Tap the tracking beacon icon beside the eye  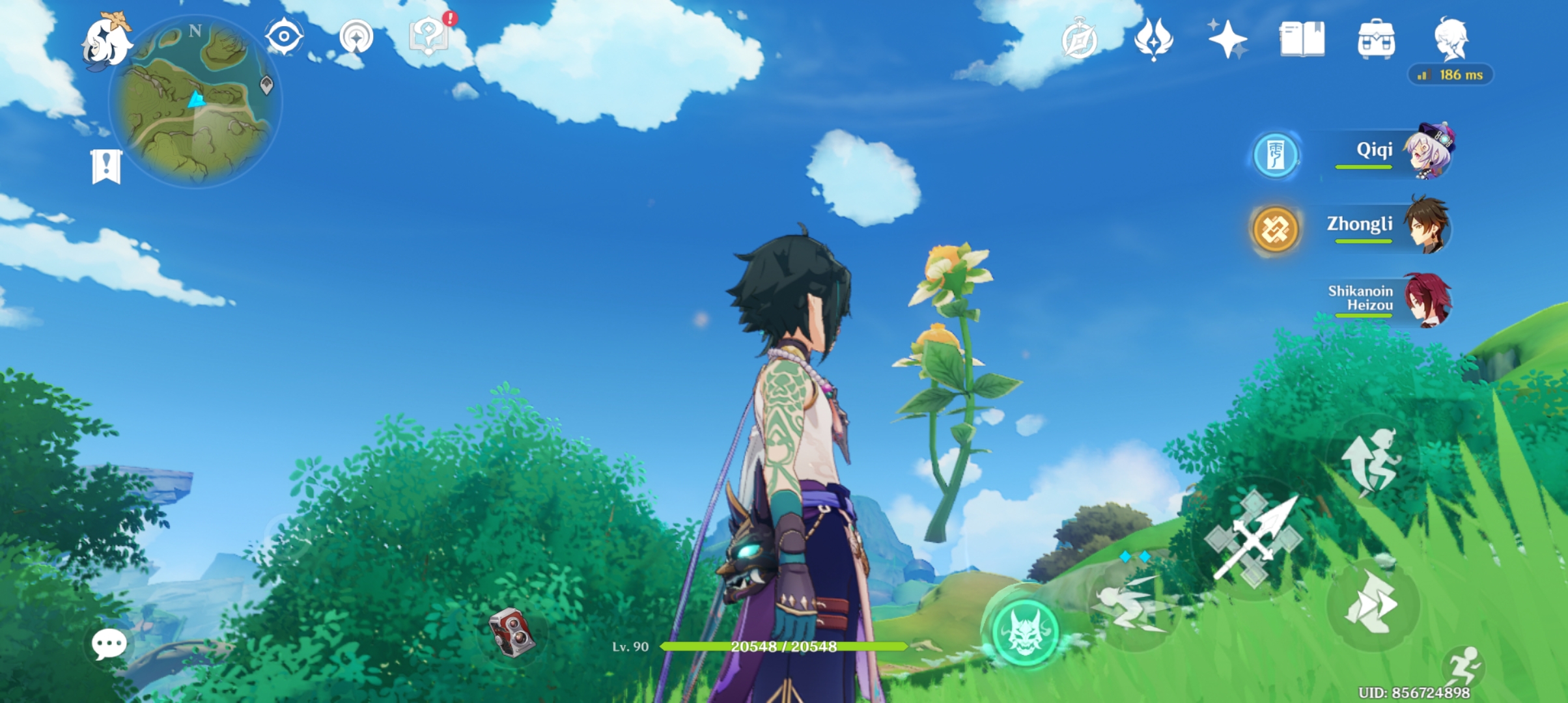pyautogui.click(x=356, y=38)
